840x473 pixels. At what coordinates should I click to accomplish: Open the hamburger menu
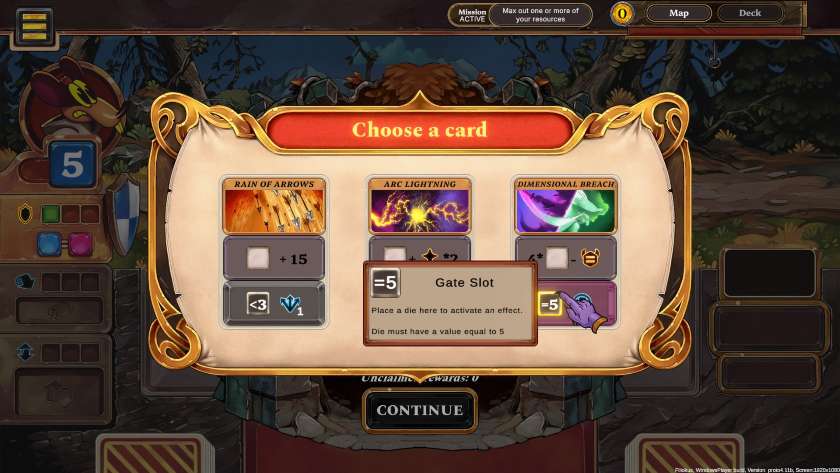(34, 26)
